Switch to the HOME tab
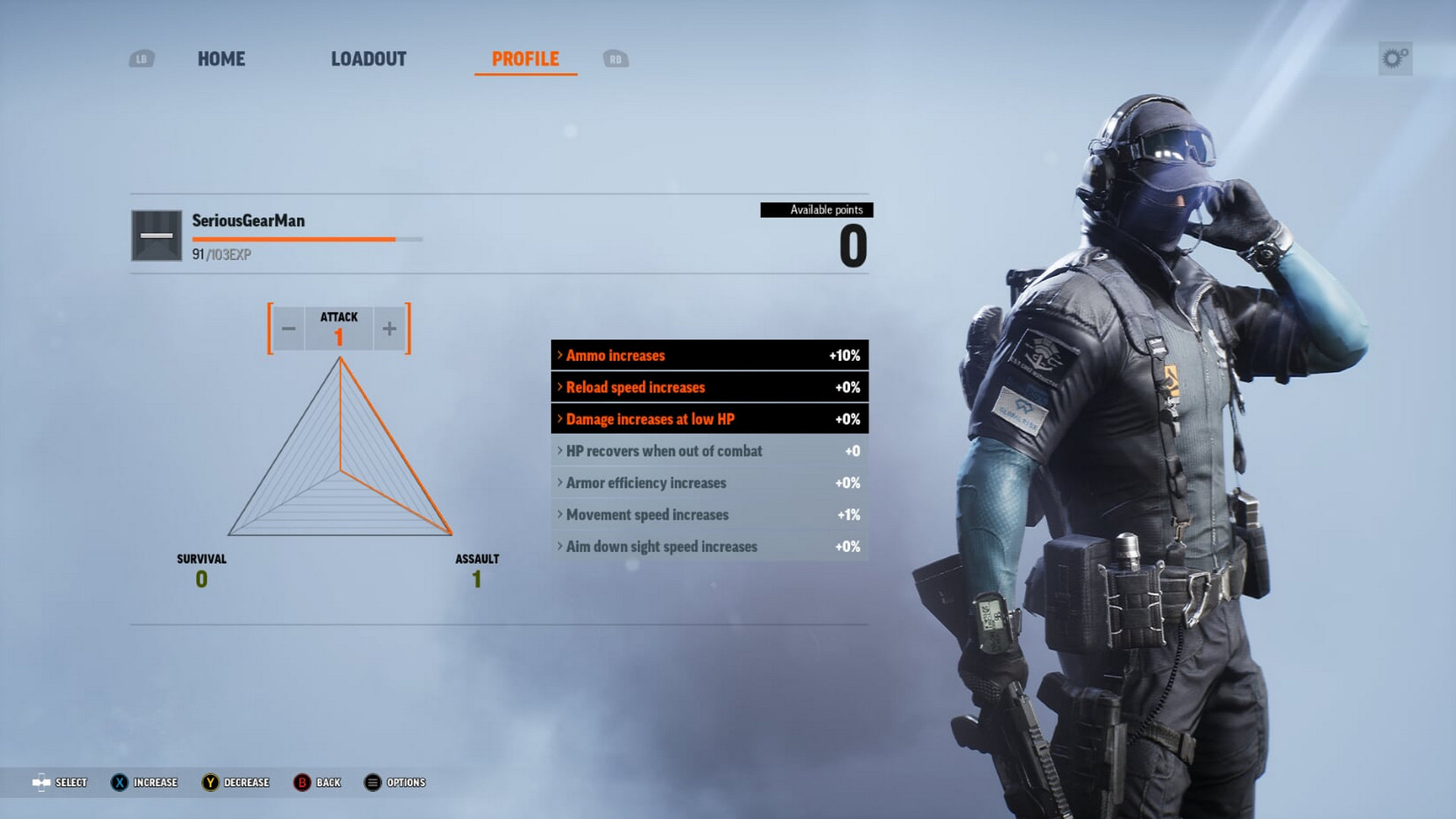The image size is (1456, 819). (221, 59)
